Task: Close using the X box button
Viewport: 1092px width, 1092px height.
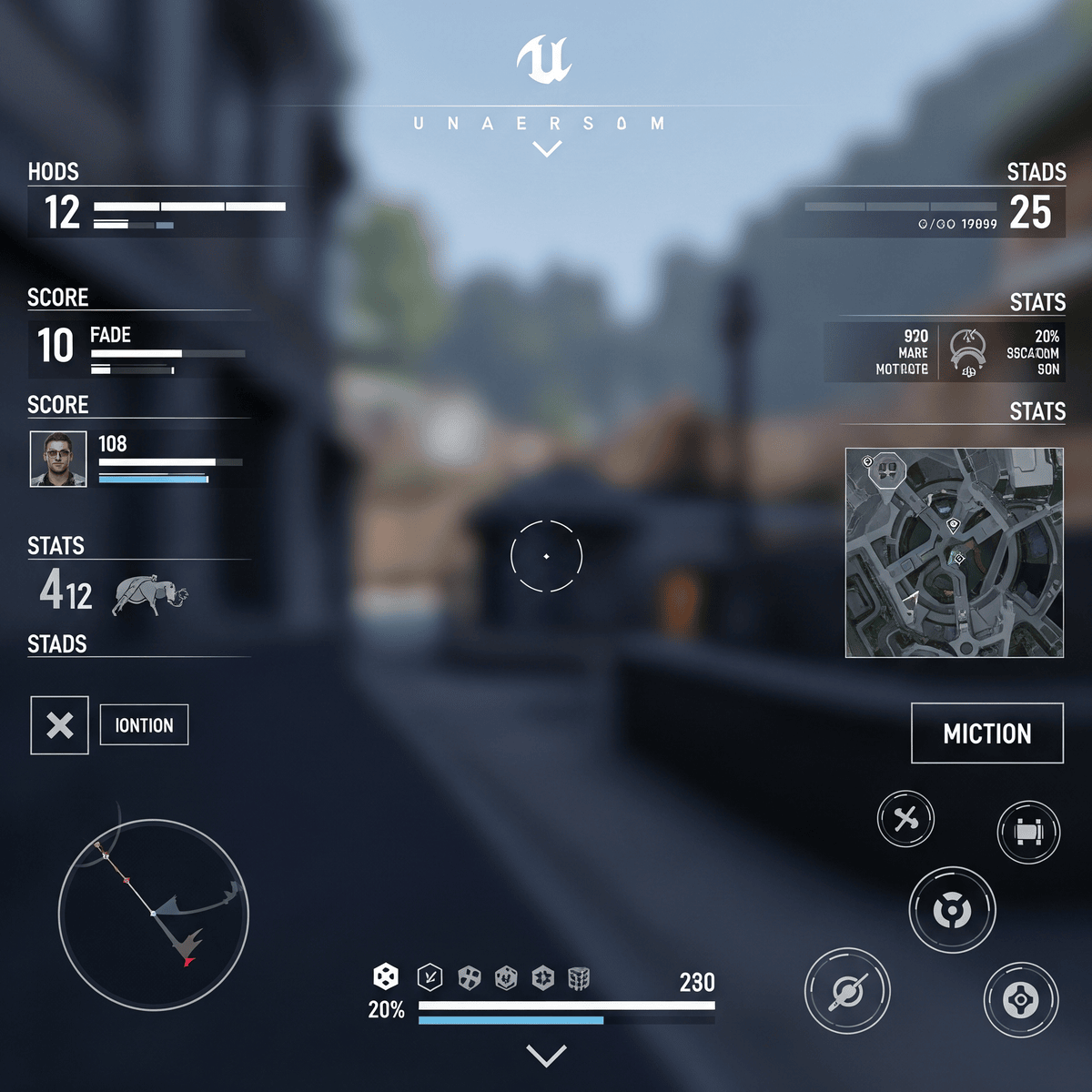Action: click(x=60, y=725)
